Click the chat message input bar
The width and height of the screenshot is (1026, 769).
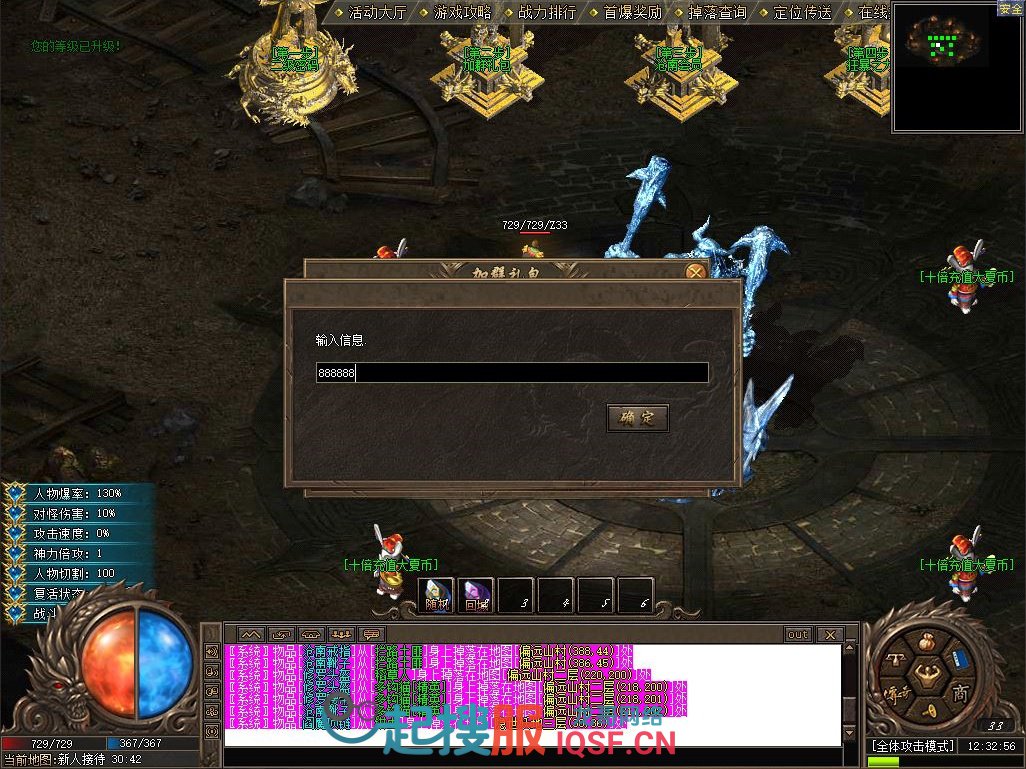point(530,738)
